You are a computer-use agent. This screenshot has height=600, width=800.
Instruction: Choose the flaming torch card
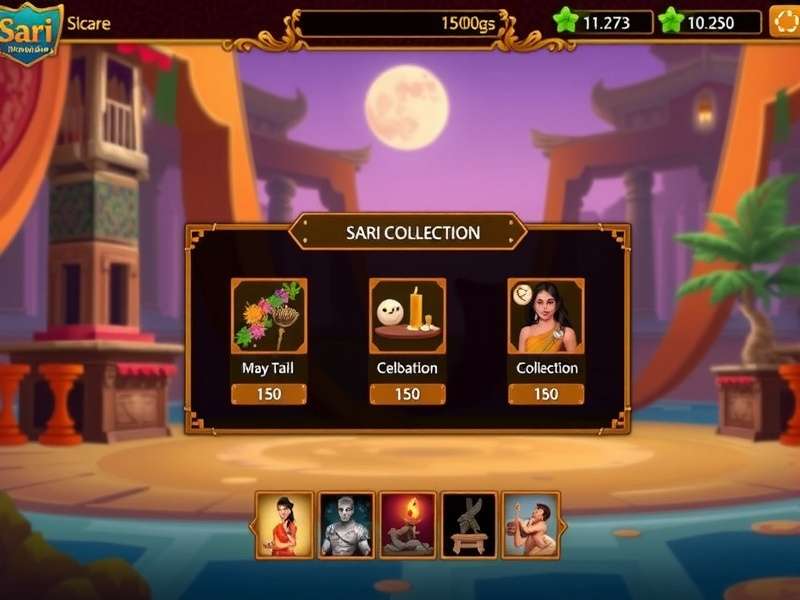coord(408,524)
